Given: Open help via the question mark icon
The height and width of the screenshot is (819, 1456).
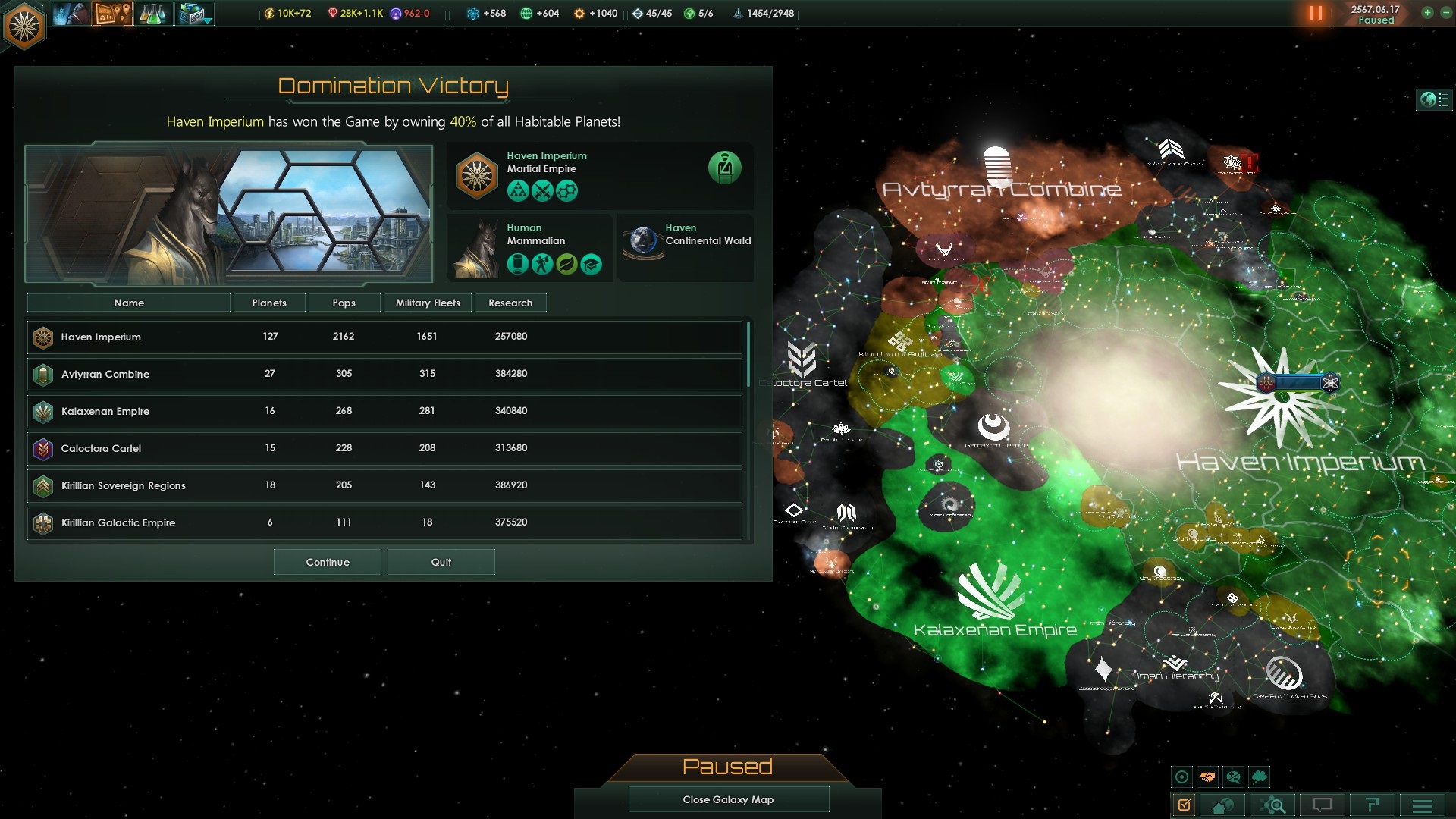Looking at the screenshot, I should click(1372, 806).
